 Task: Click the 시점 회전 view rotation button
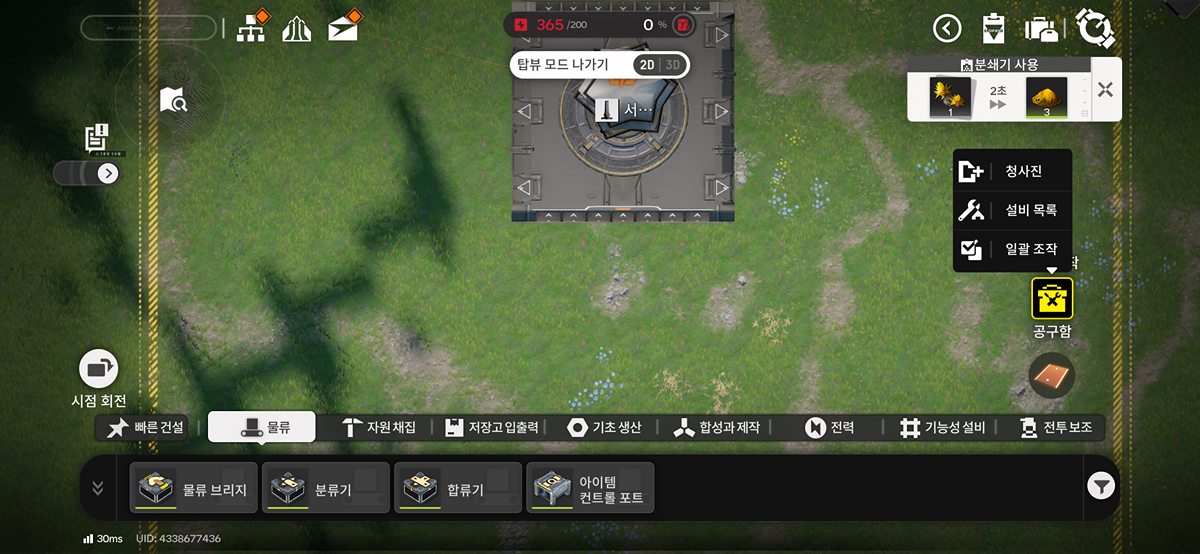98,369
